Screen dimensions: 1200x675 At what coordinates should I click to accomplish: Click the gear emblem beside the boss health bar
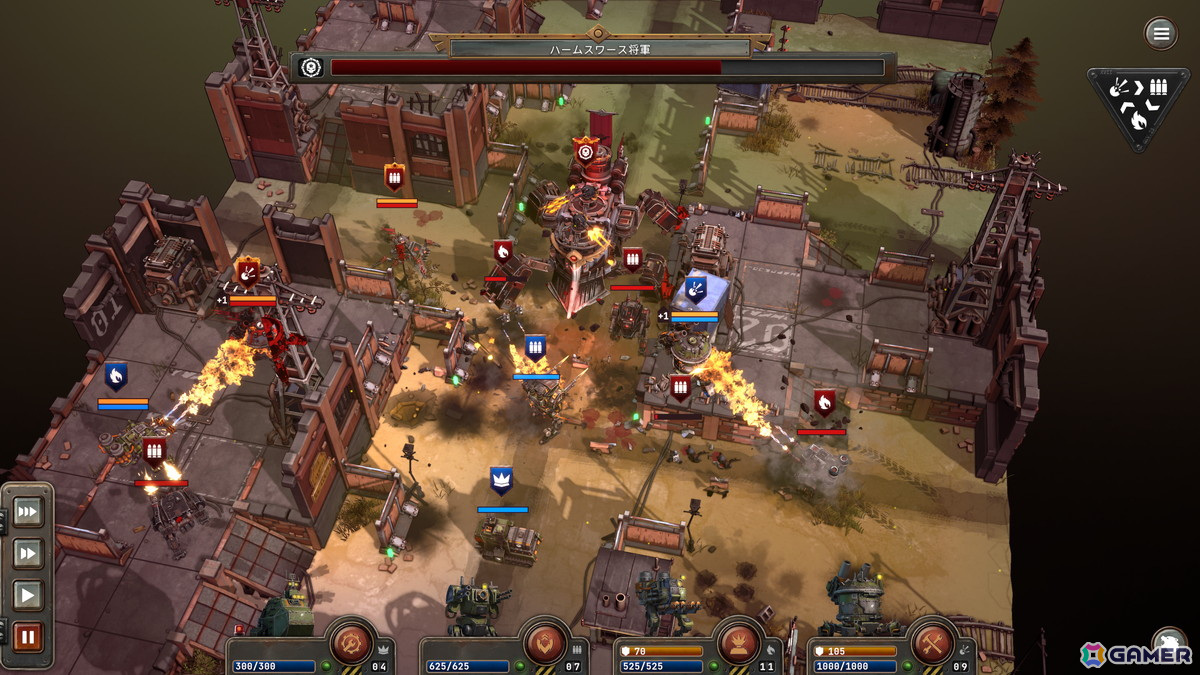(x=311, y=67)
